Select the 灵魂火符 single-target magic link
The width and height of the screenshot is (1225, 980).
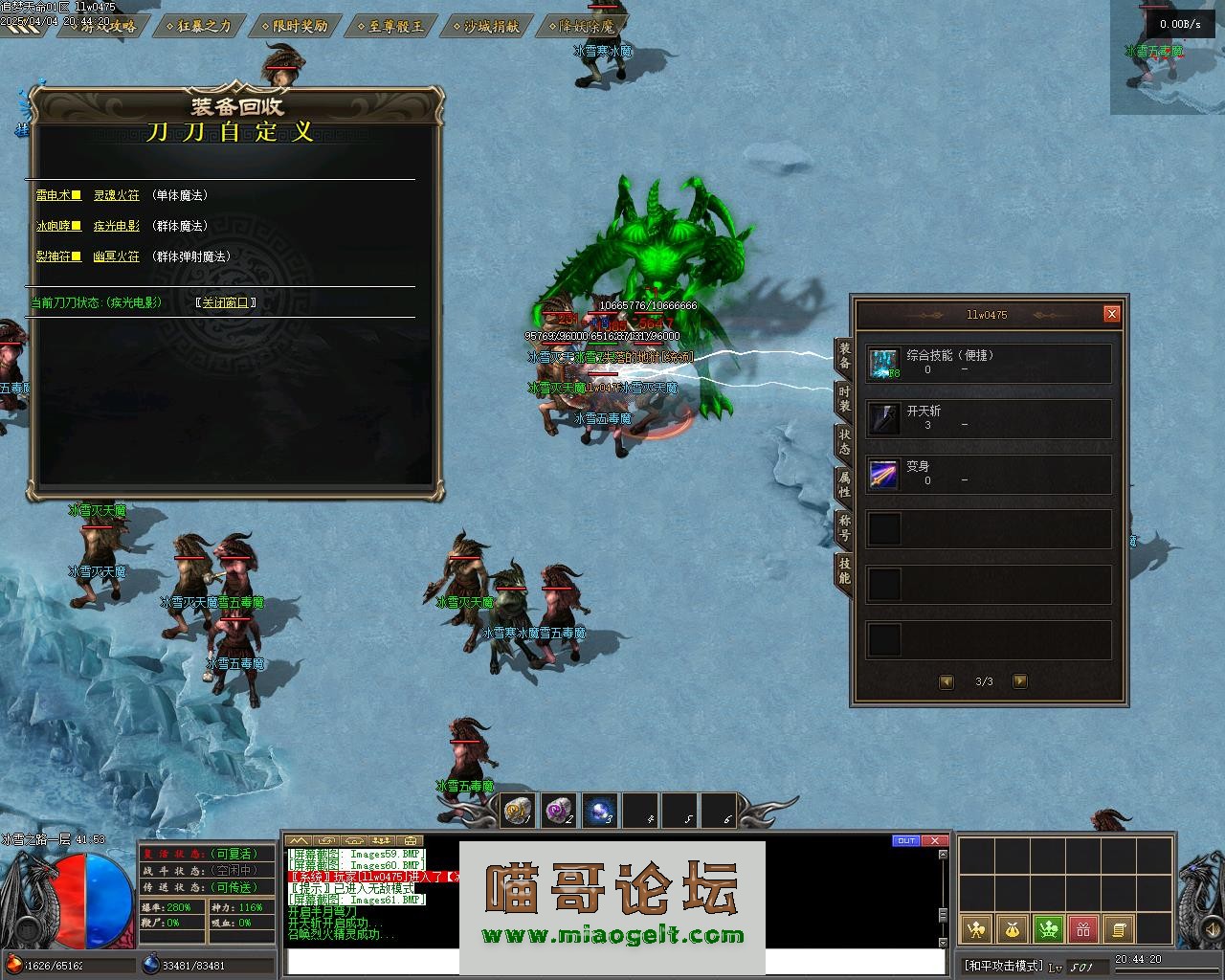tap(117, 195)
